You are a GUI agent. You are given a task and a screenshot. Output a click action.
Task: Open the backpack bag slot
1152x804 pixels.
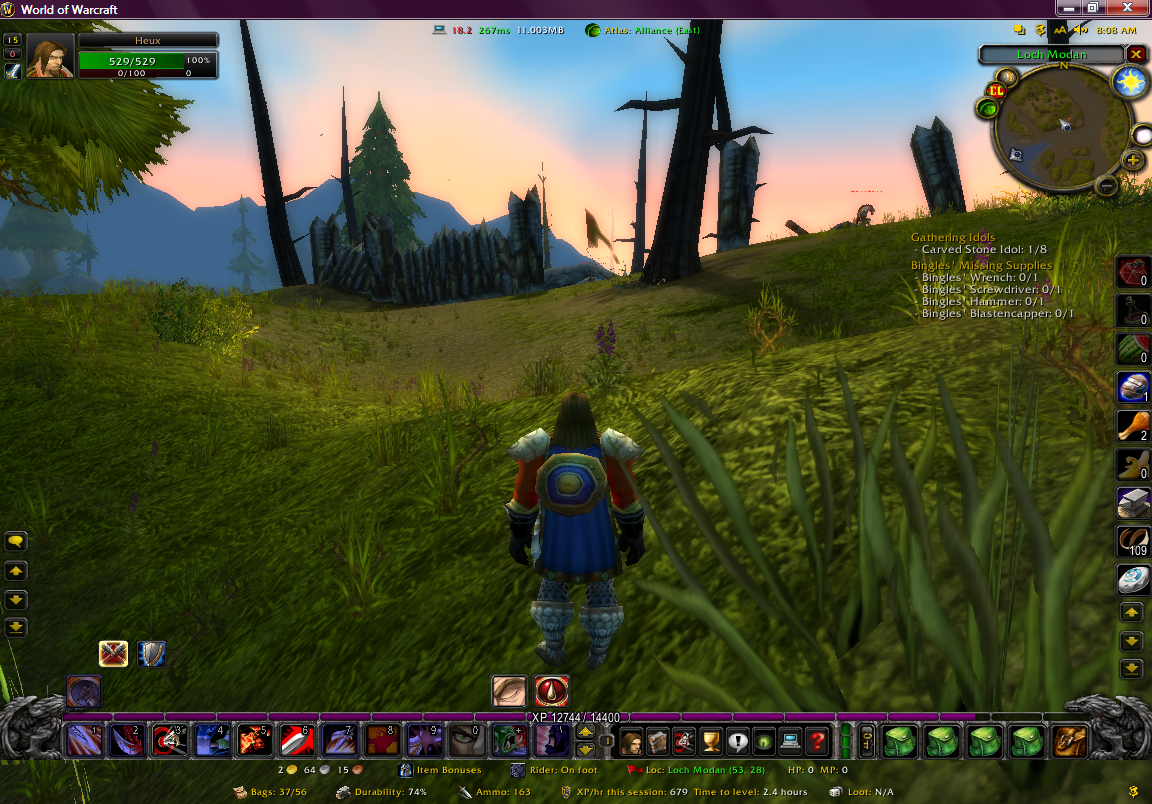1069,741
